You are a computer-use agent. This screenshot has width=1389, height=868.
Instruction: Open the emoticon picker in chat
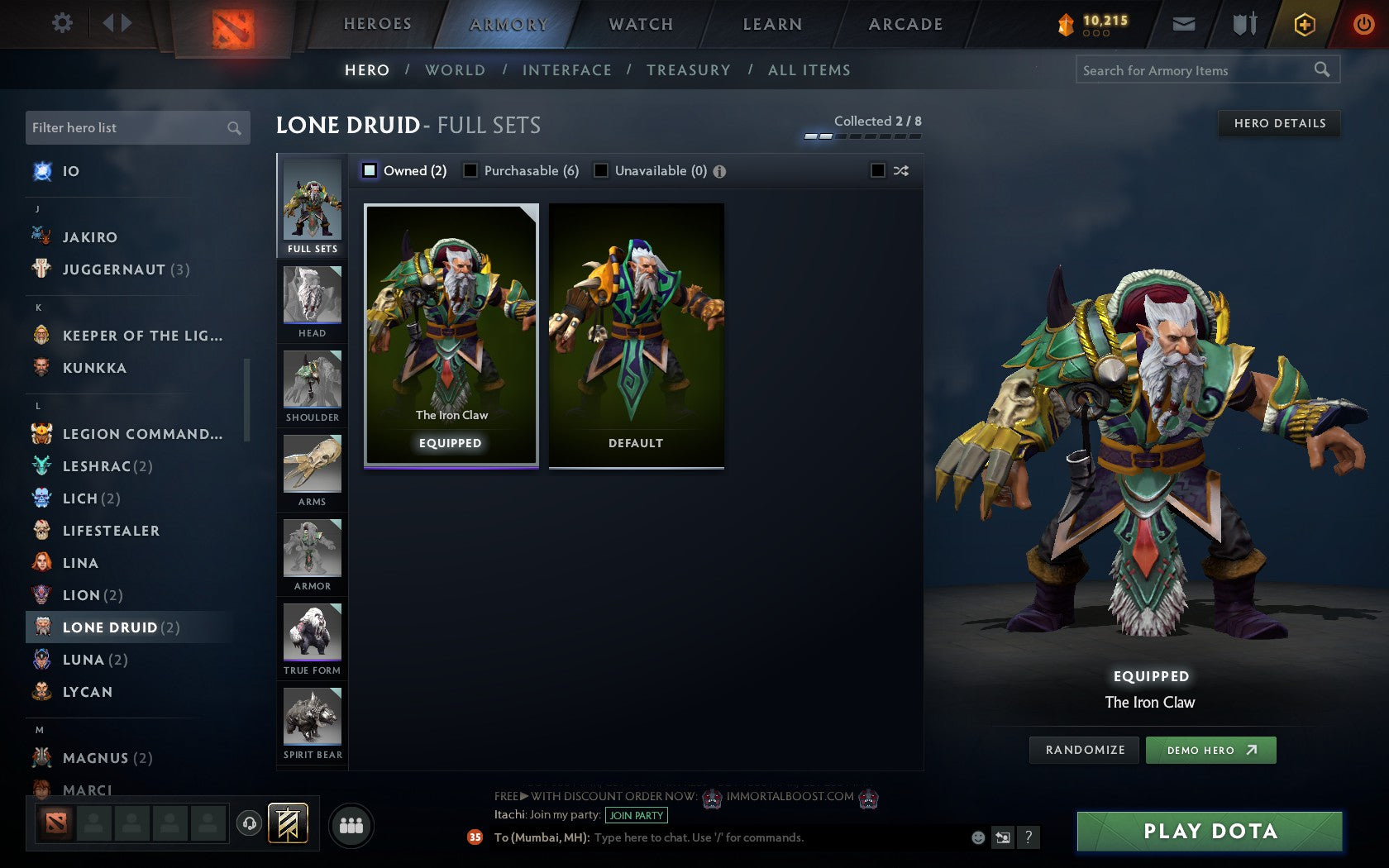coord(977,837)
